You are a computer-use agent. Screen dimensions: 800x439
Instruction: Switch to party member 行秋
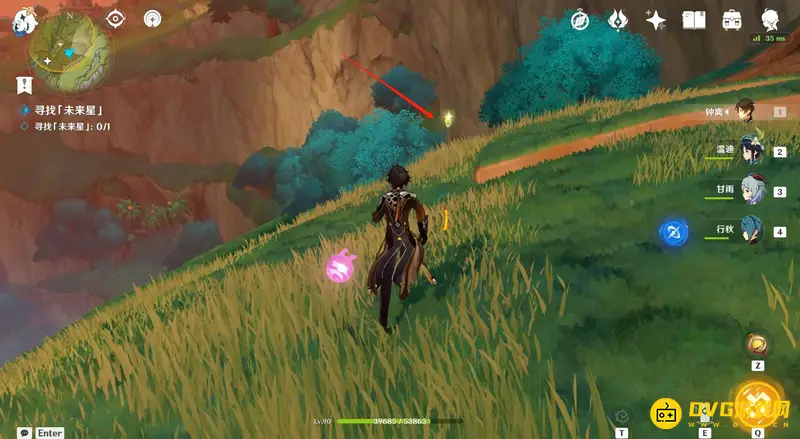(x=750, y=229)
